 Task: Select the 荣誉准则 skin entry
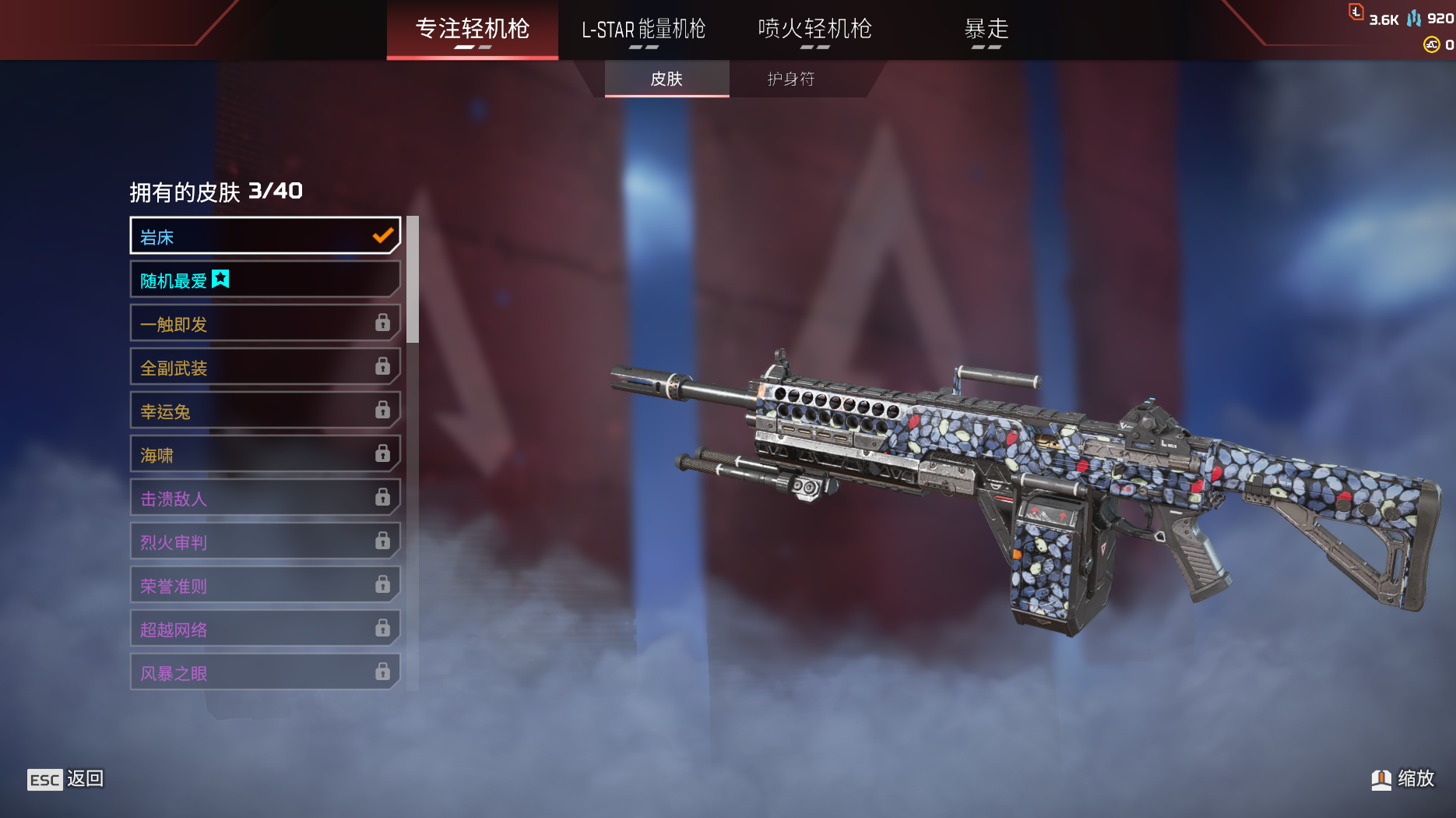pos(265,585)
